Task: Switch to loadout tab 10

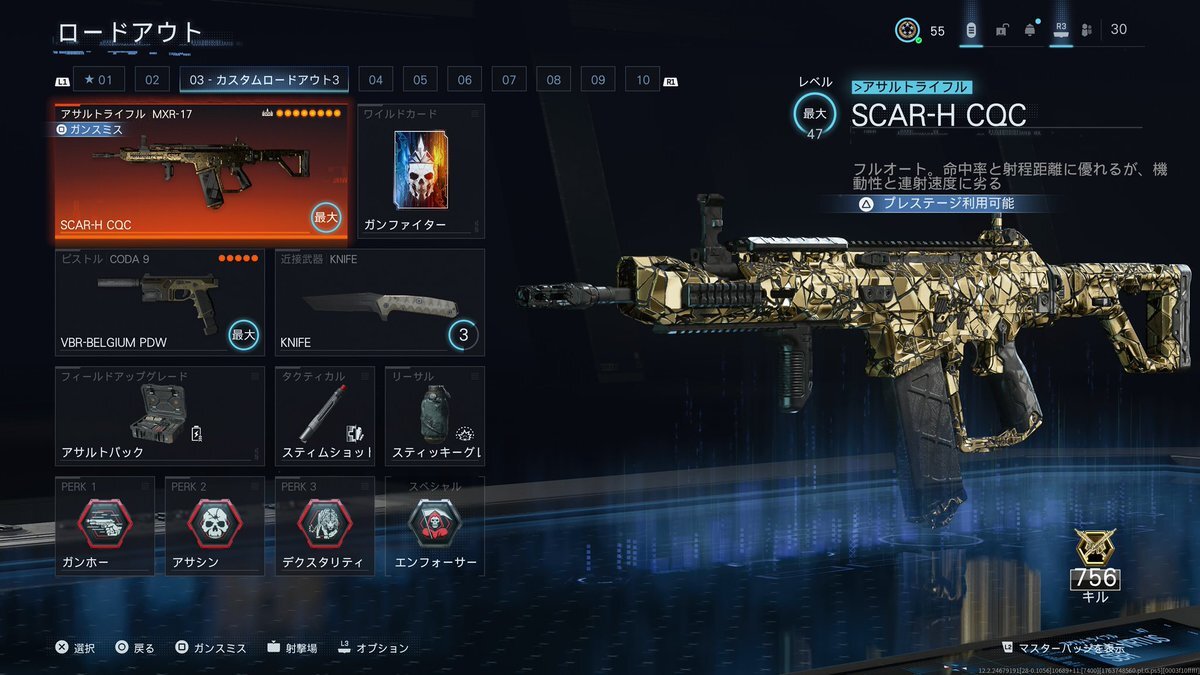Action: pyautogui.click(x=642, y=80)
